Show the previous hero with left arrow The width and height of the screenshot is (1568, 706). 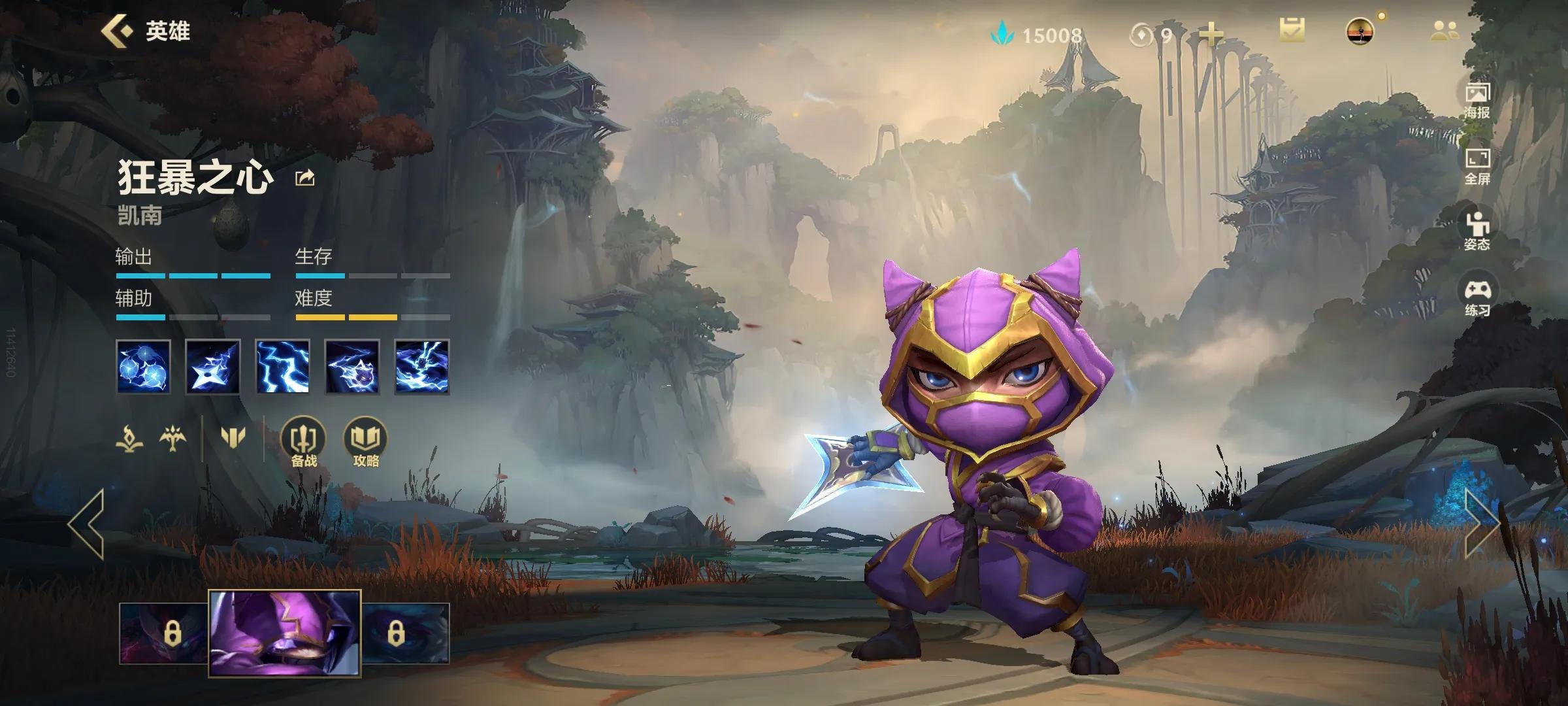(87, 524)
